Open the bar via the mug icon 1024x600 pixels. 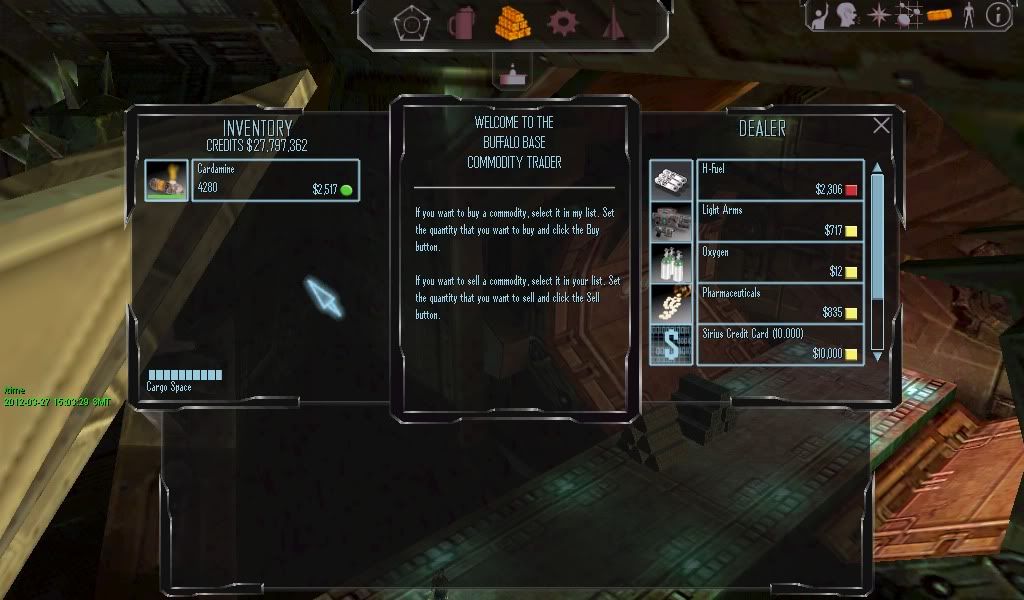point(461,22)
